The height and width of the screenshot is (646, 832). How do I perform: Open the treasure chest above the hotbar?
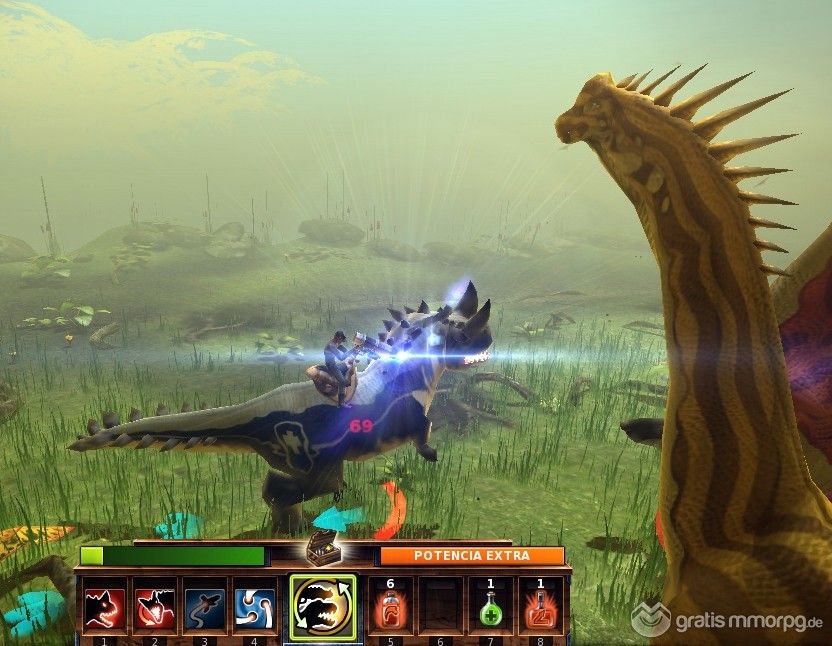(x=321, y=547)
